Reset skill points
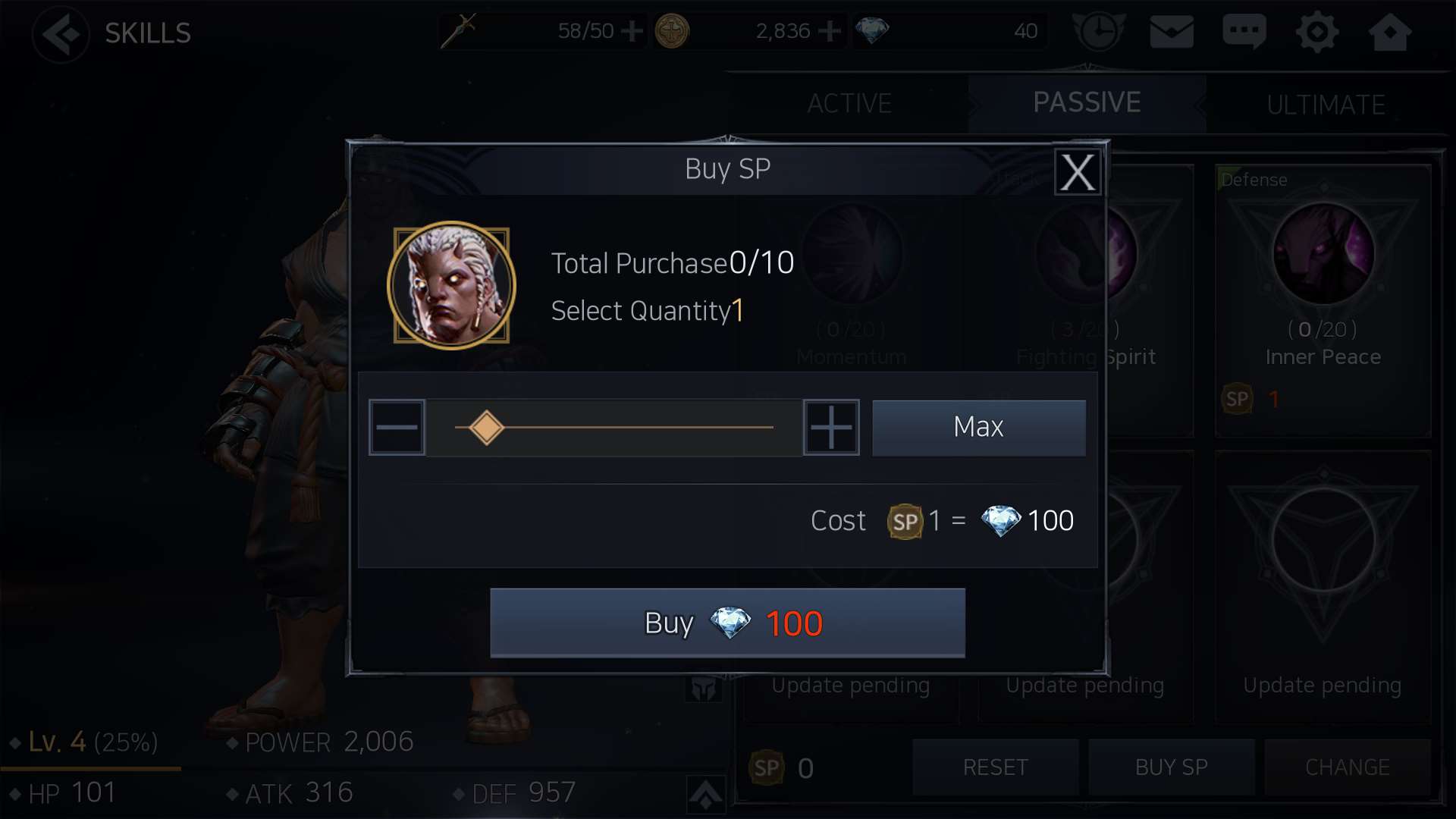The height and width of the screenshot is (819, 1456). click(x=995, y=767)
